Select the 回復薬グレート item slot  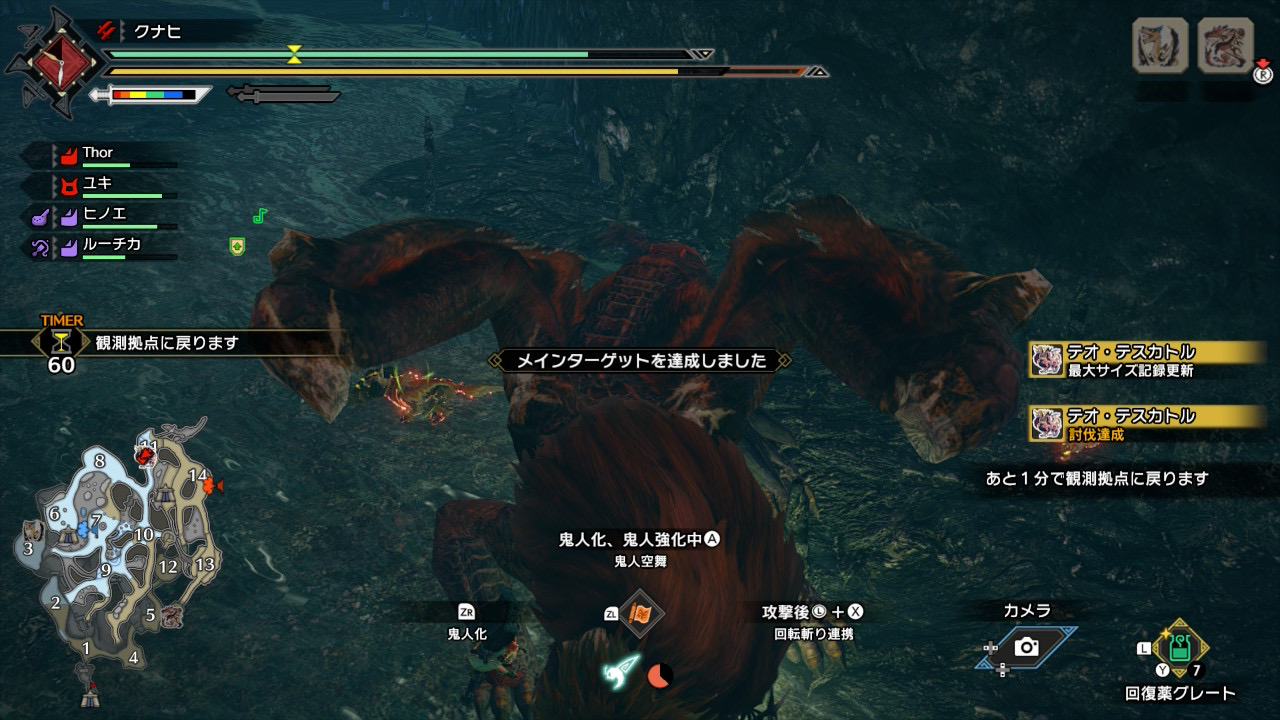click(x=1180, y=648)
